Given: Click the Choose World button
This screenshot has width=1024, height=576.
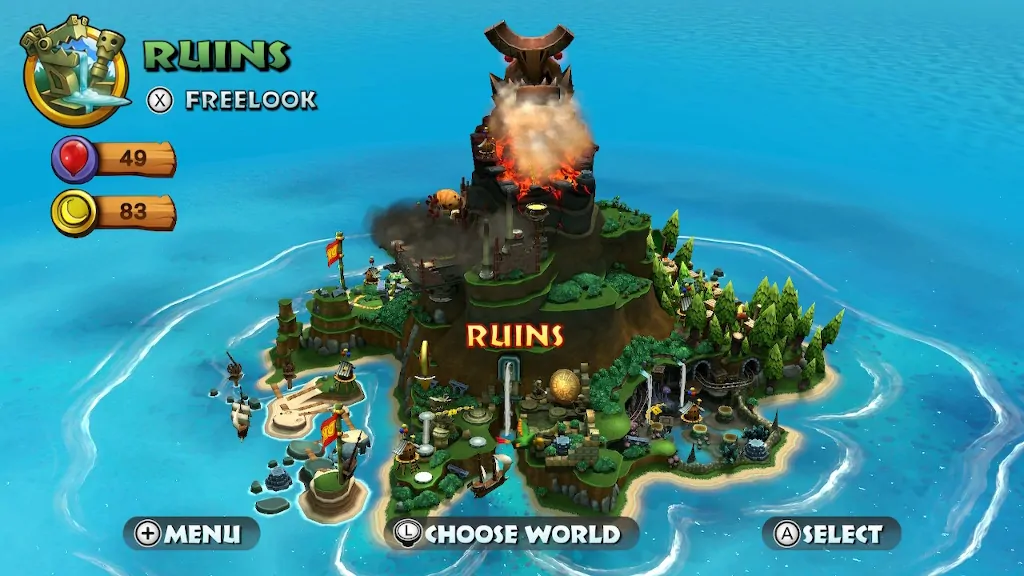Looking at the screenshot, I should click(511, 533).
